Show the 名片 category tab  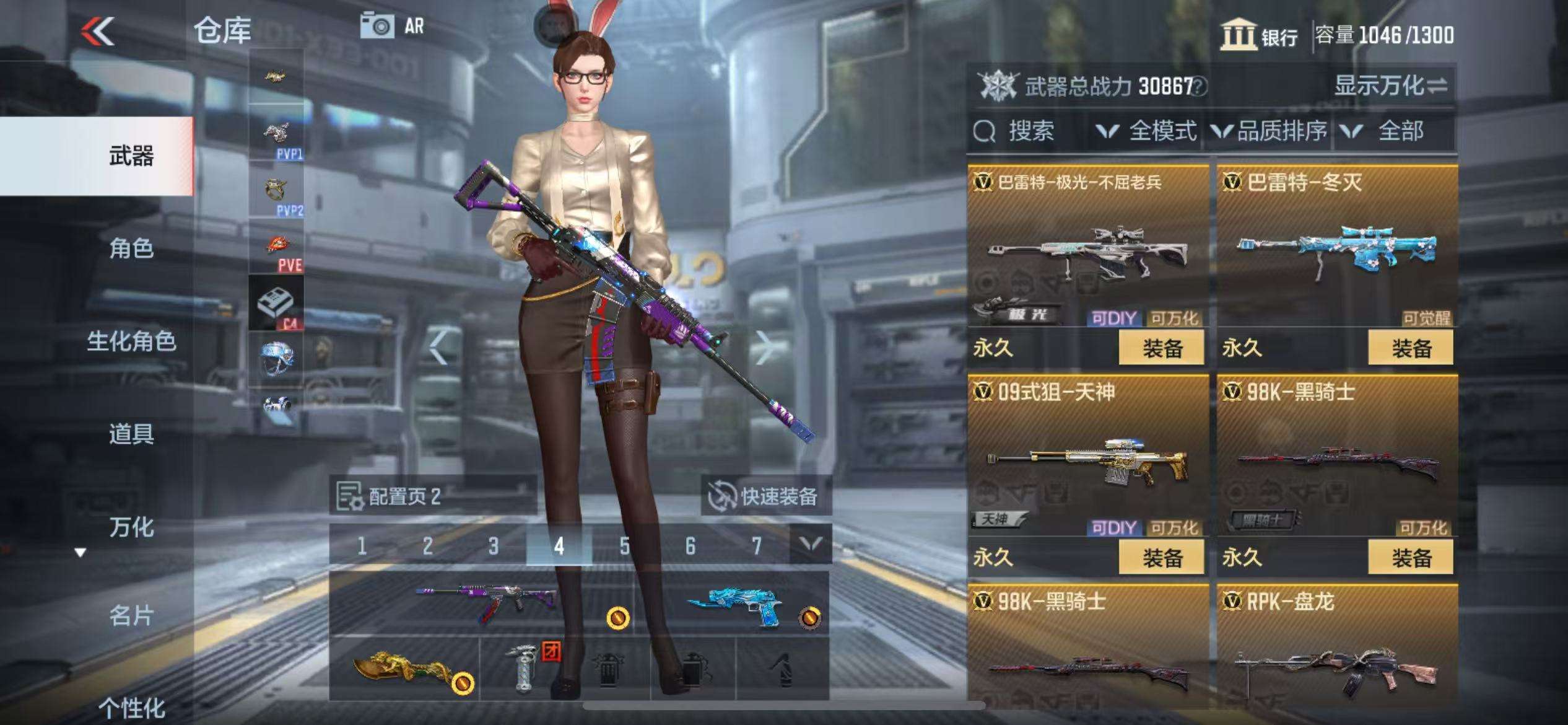click(131, 616)
